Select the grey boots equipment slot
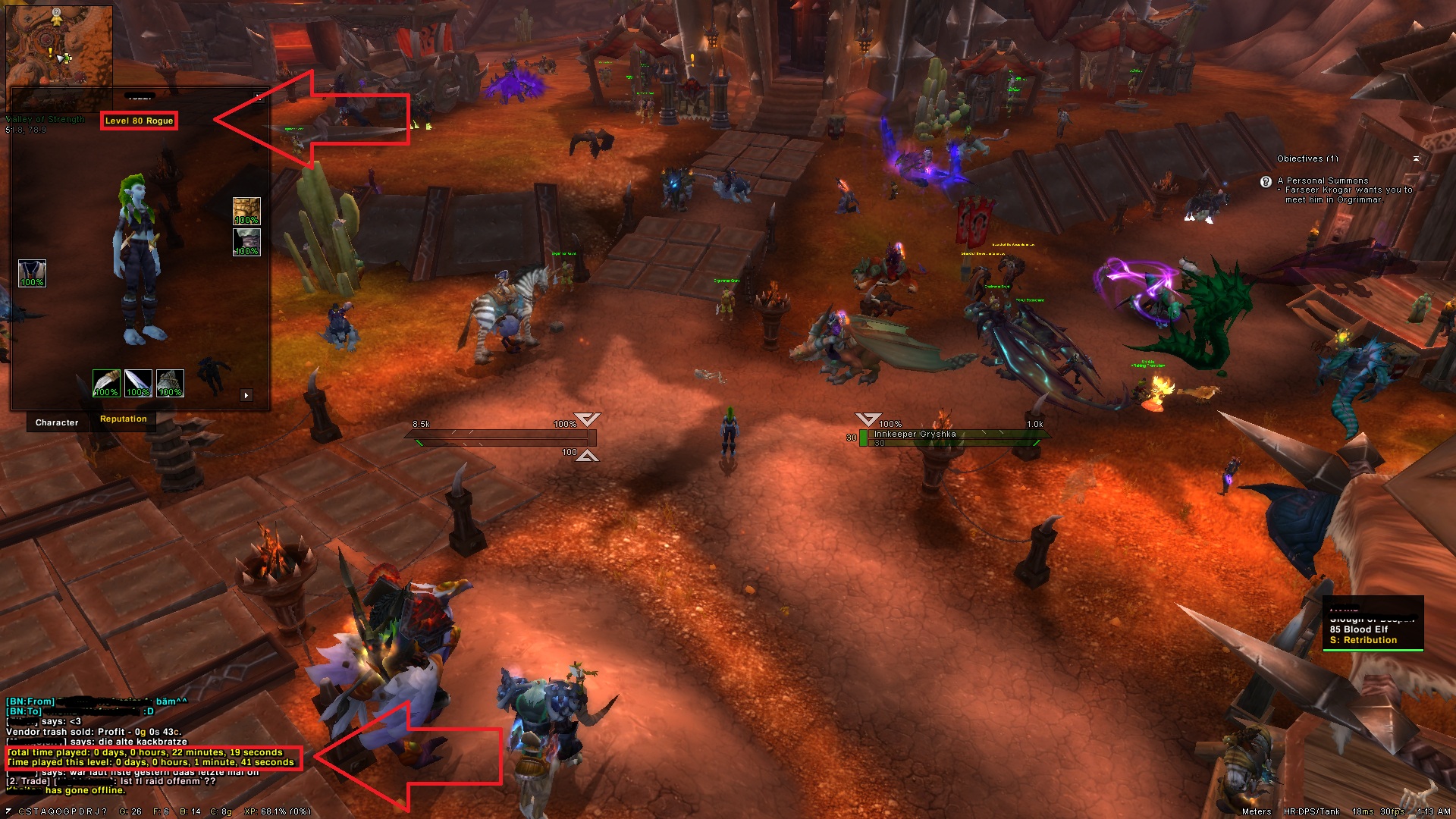 coord(246,242)
